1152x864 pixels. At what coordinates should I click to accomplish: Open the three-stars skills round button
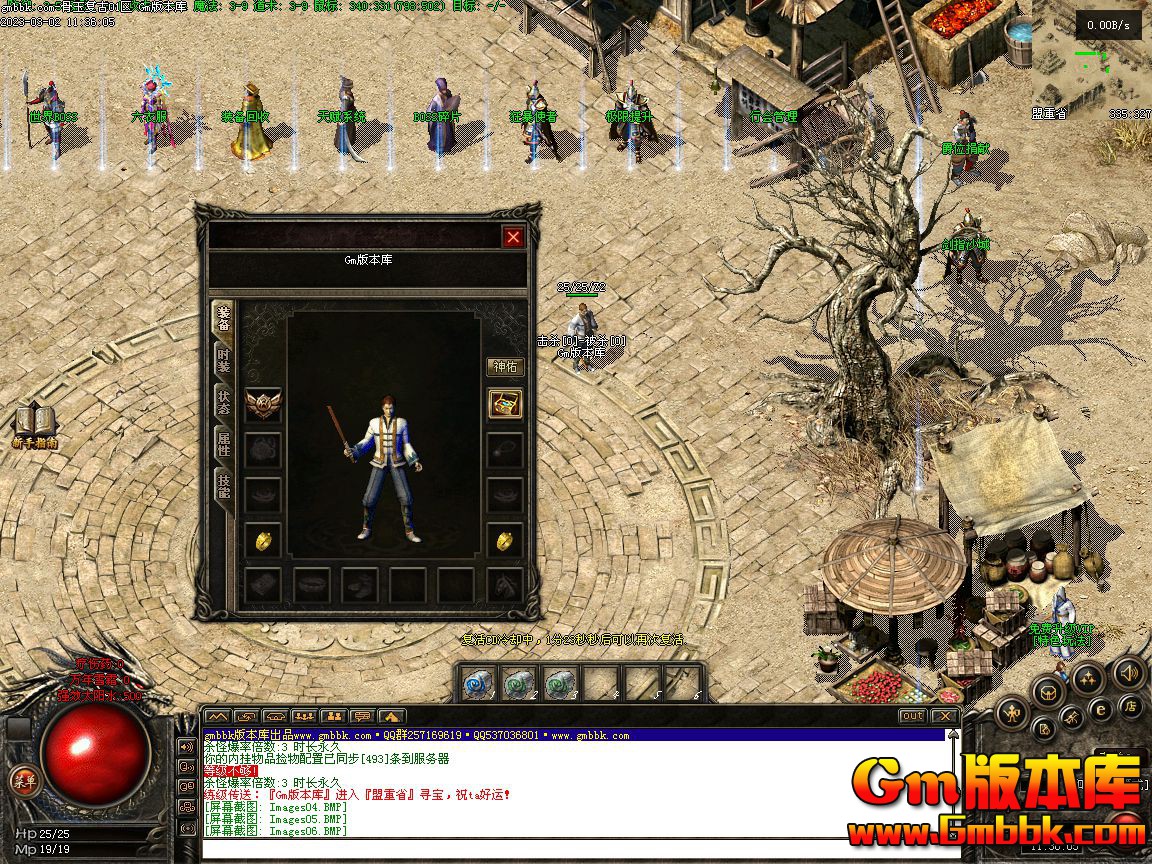coord(1088,679)
